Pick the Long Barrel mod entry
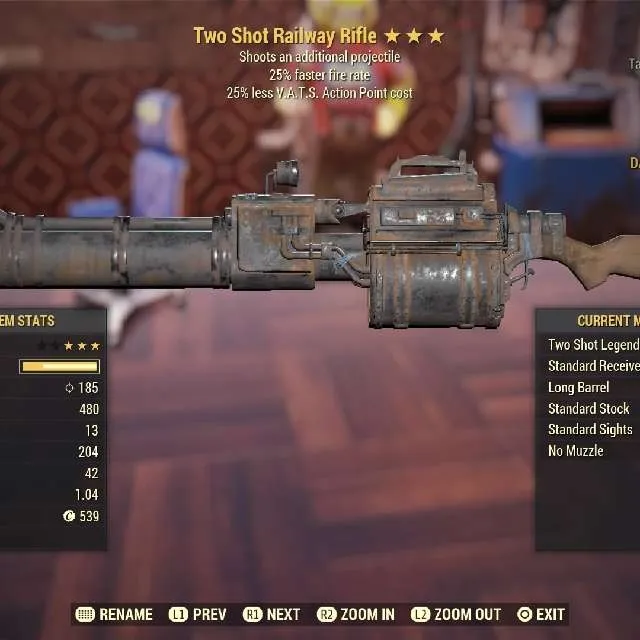Screen dimensions: 640x640 (x=579, y=387)
